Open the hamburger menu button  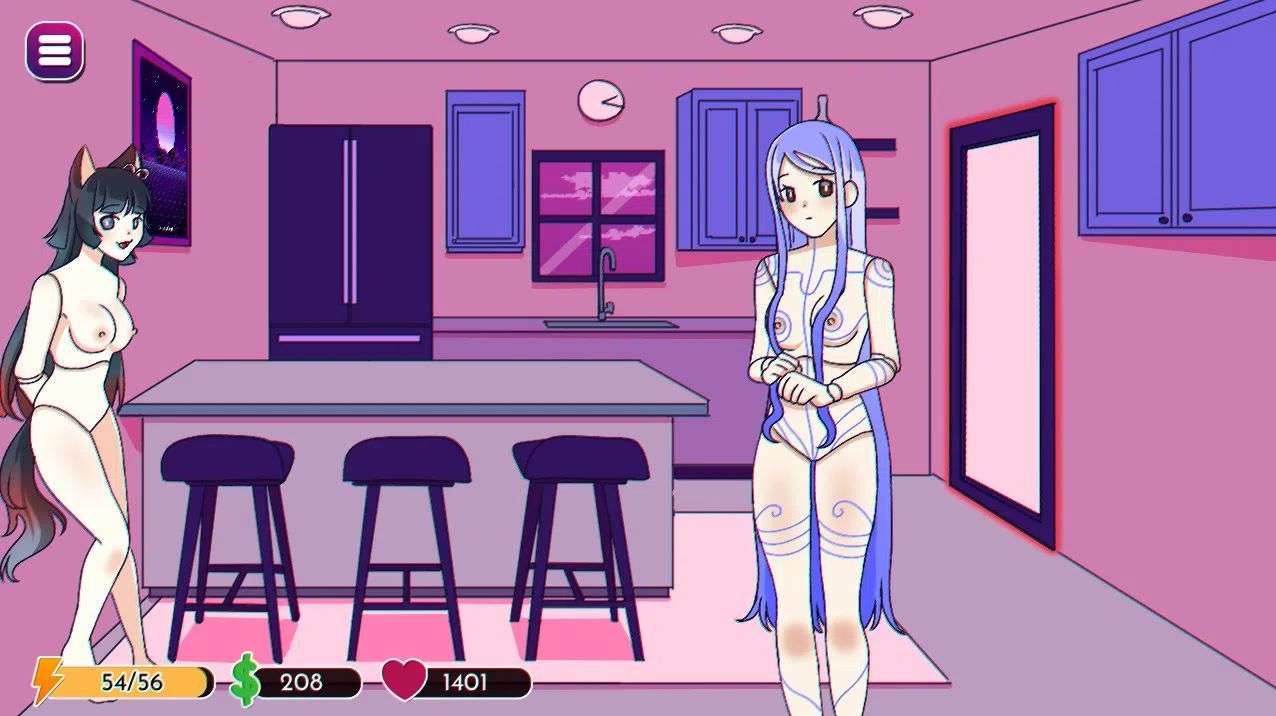(54, 50)
